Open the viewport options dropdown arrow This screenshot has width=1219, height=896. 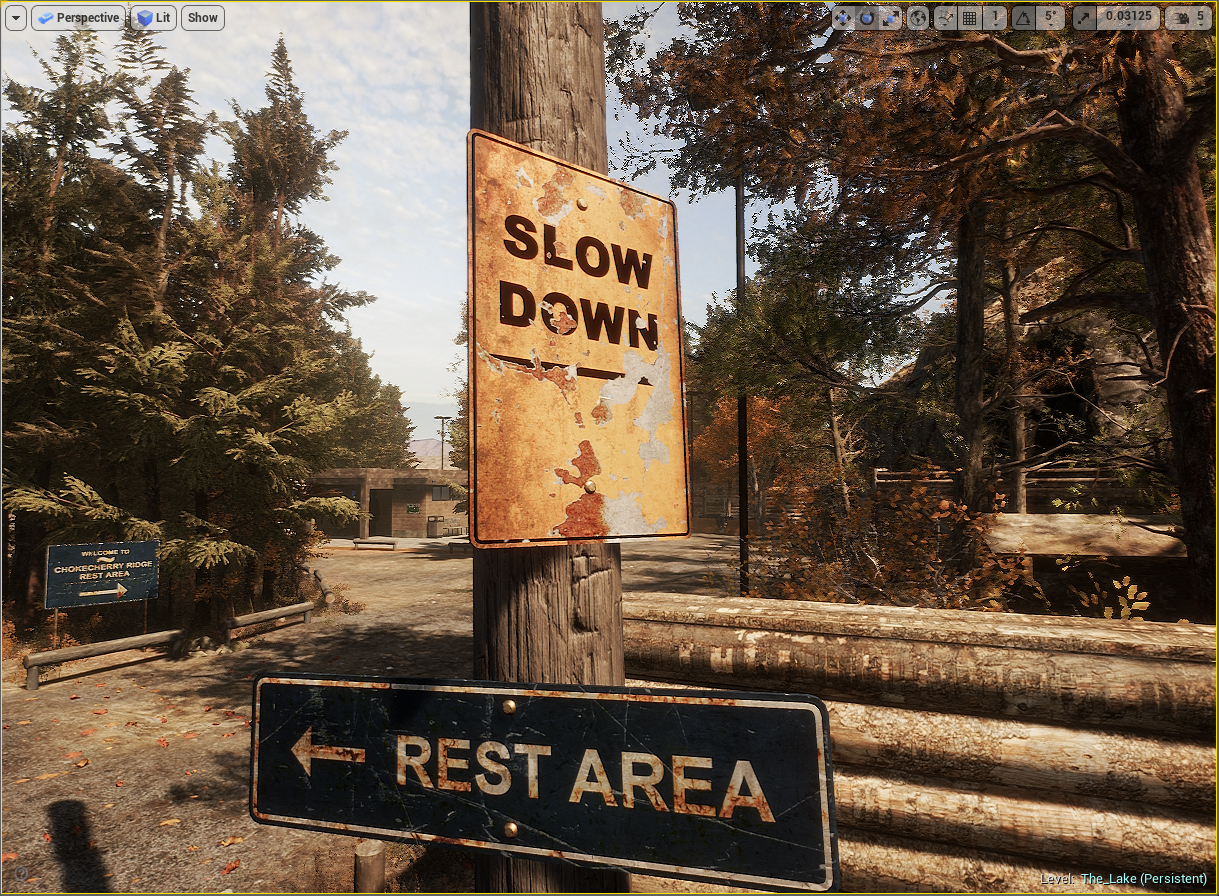tap(16, 18)
